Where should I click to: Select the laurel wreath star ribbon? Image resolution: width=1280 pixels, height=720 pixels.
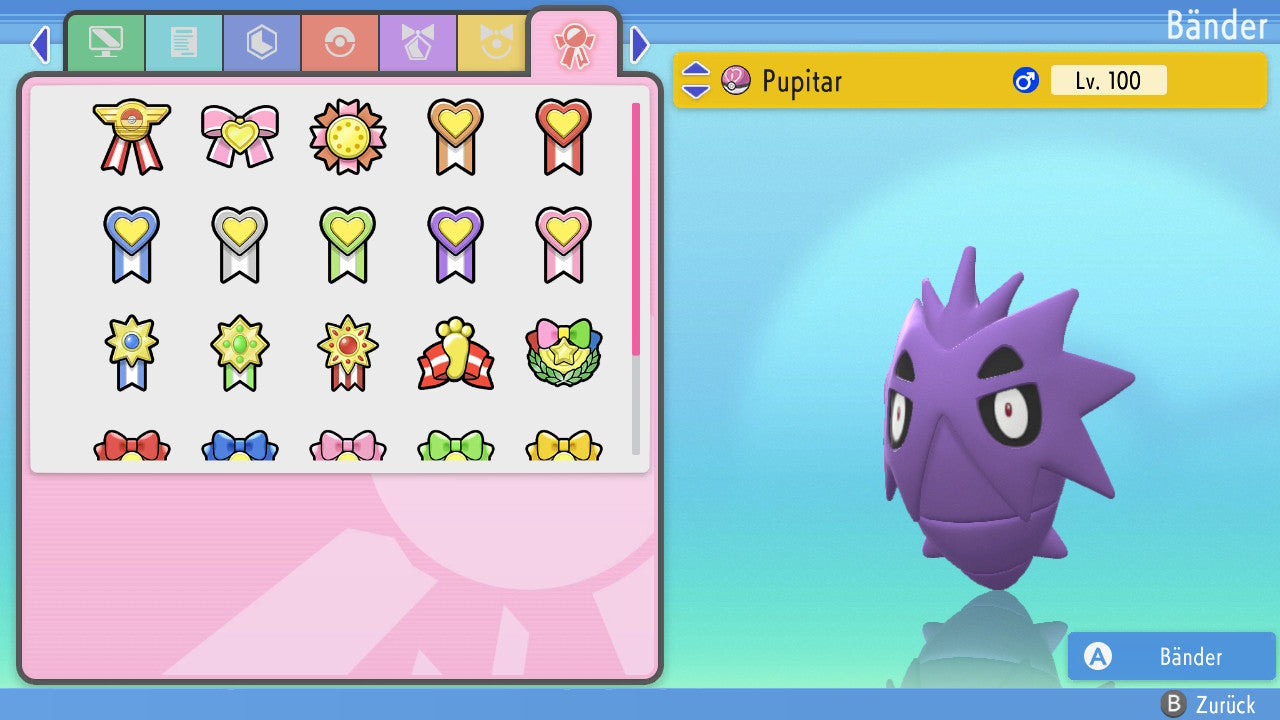pyautogui.click(x=564, y=354)
